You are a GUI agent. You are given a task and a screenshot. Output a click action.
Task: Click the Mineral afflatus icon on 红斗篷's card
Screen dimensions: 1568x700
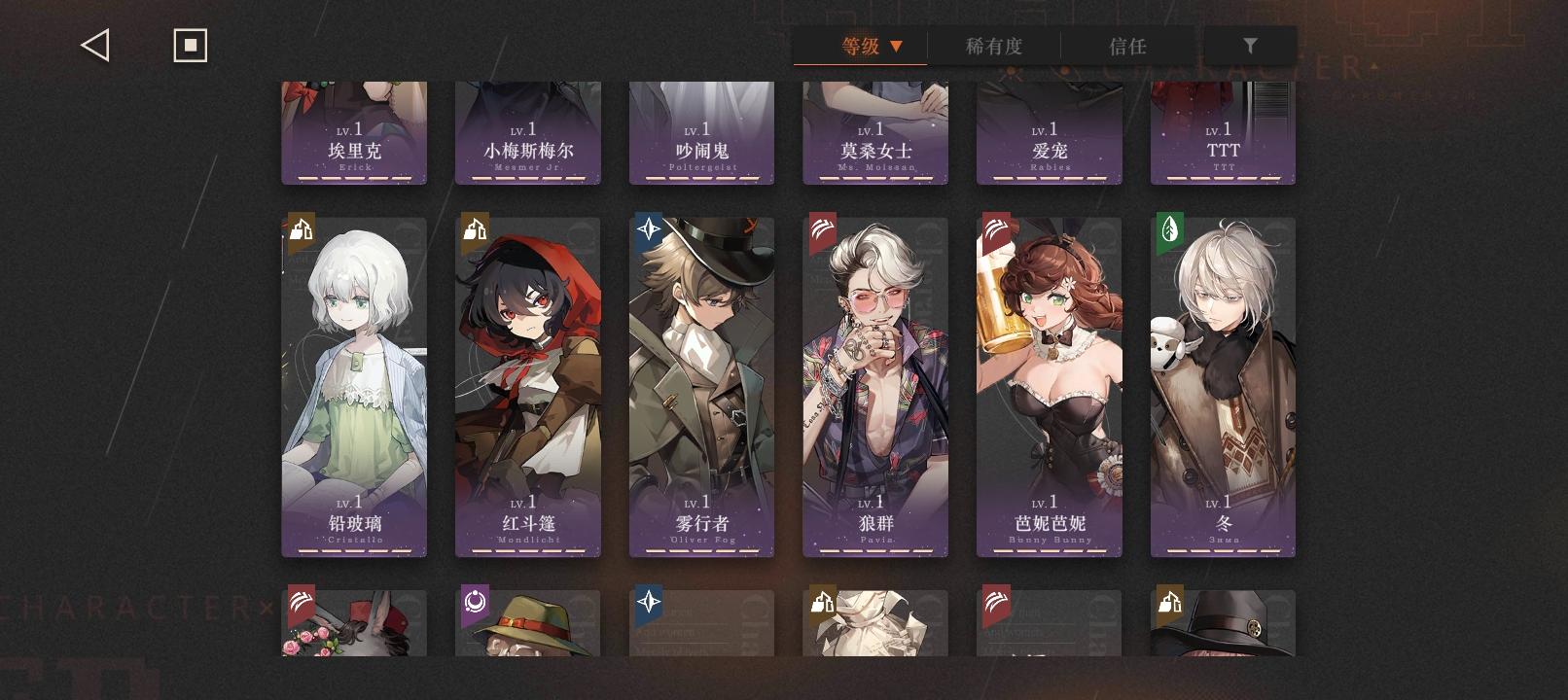(x=474, y=230)
